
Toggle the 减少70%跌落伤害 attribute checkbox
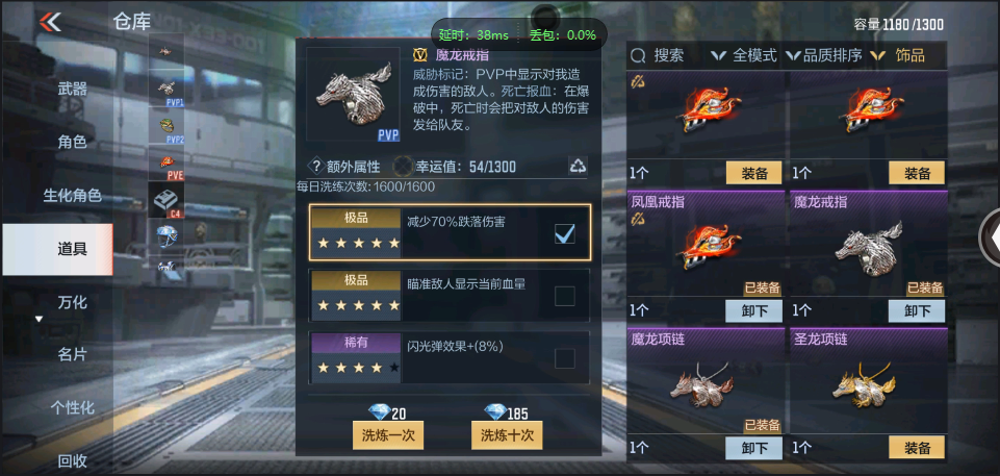(564, 234)
